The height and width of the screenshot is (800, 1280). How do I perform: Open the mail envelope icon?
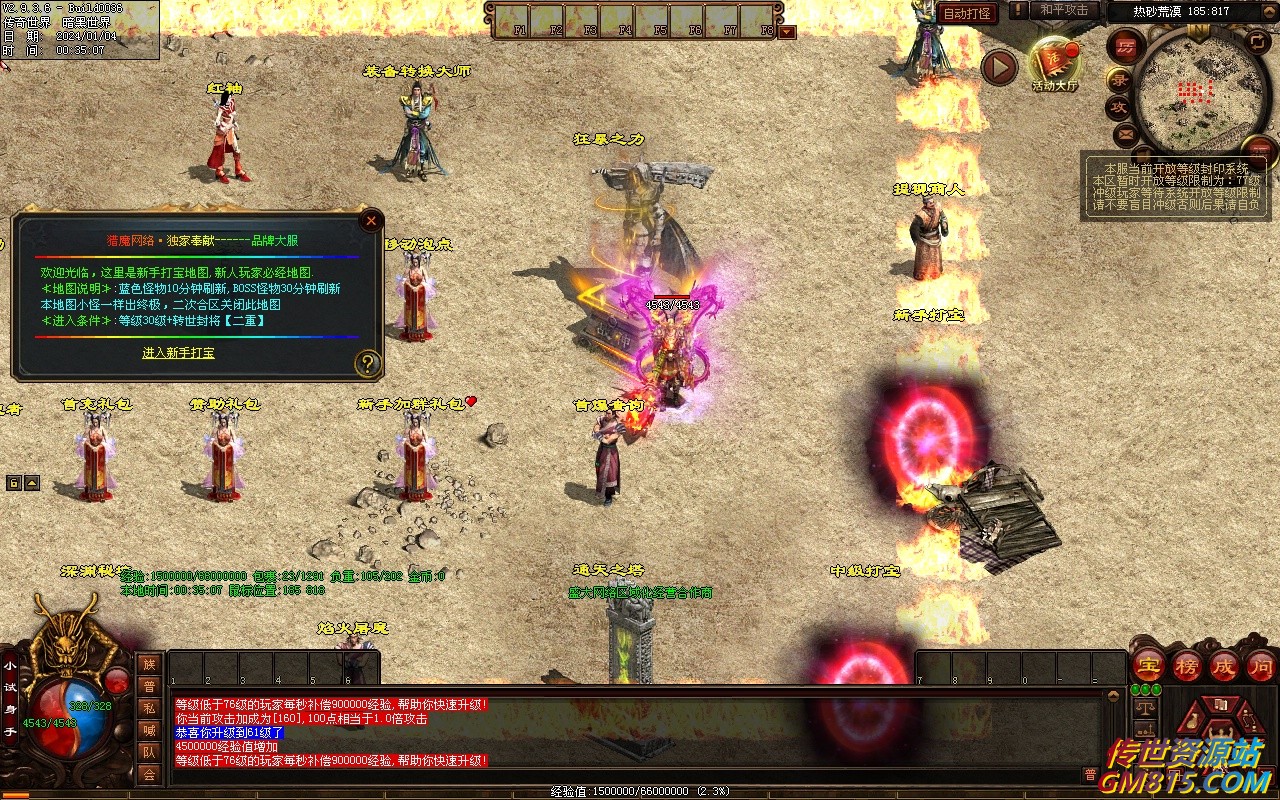point(1127,133)
